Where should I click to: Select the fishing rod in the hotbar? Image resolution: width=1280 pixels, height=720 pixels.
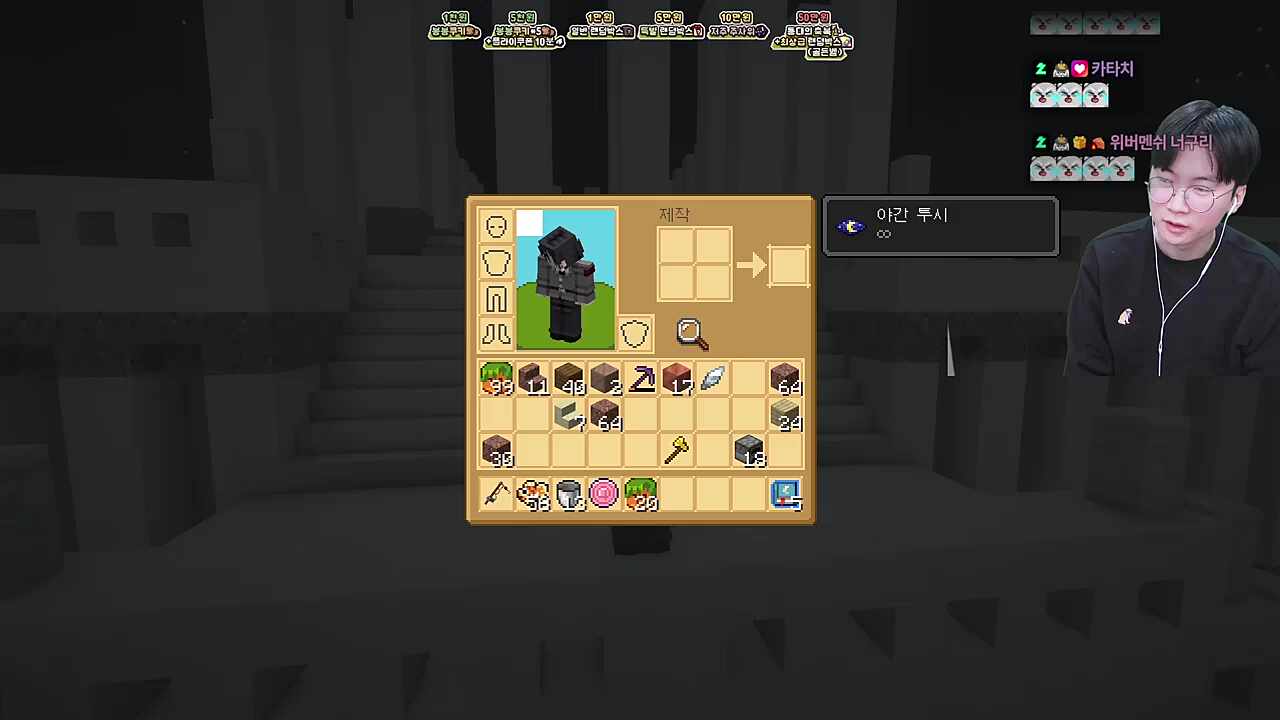(x=496, y=495)
